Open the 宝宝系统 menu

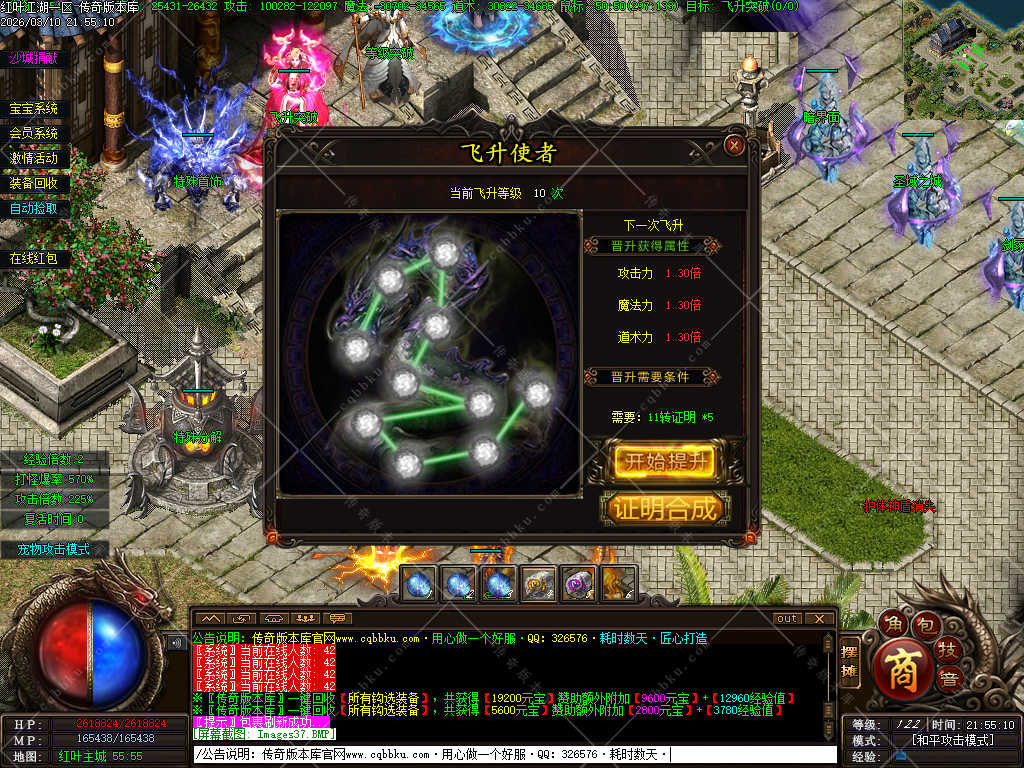coord(34,108)
